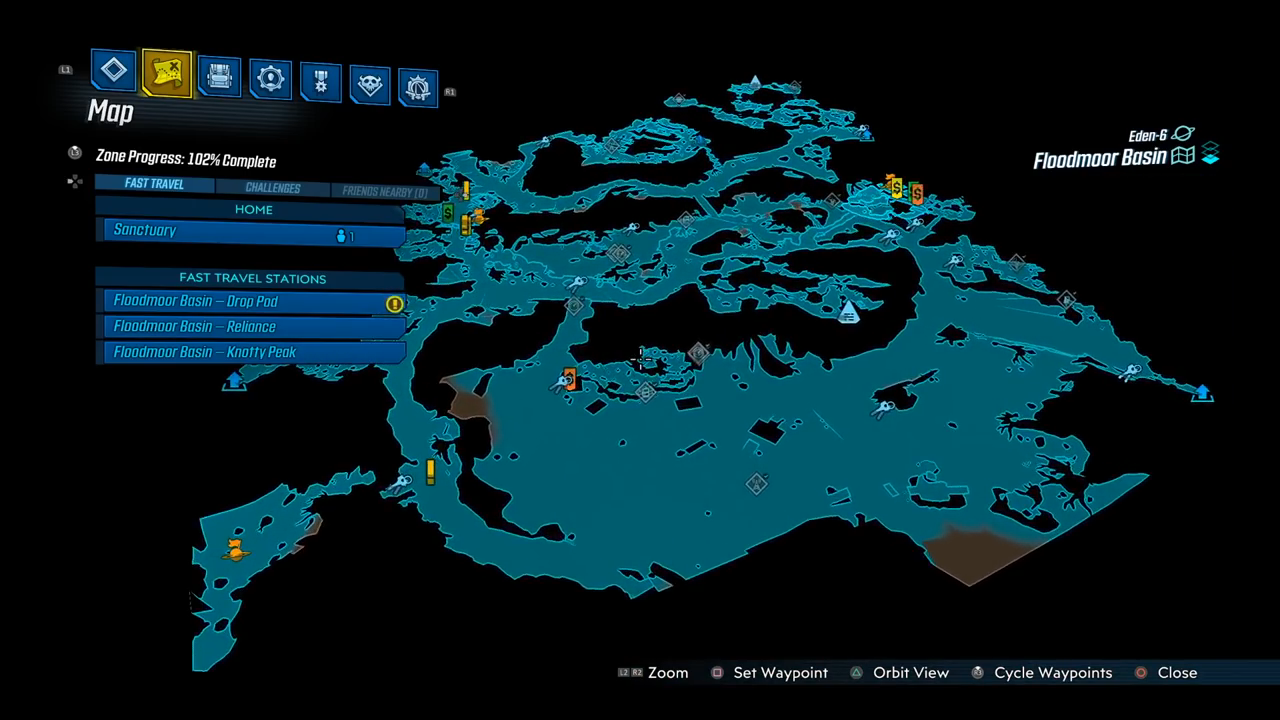Open the Missions tab with diamond icon
1280x720 pixels.
tap(114, 71)
